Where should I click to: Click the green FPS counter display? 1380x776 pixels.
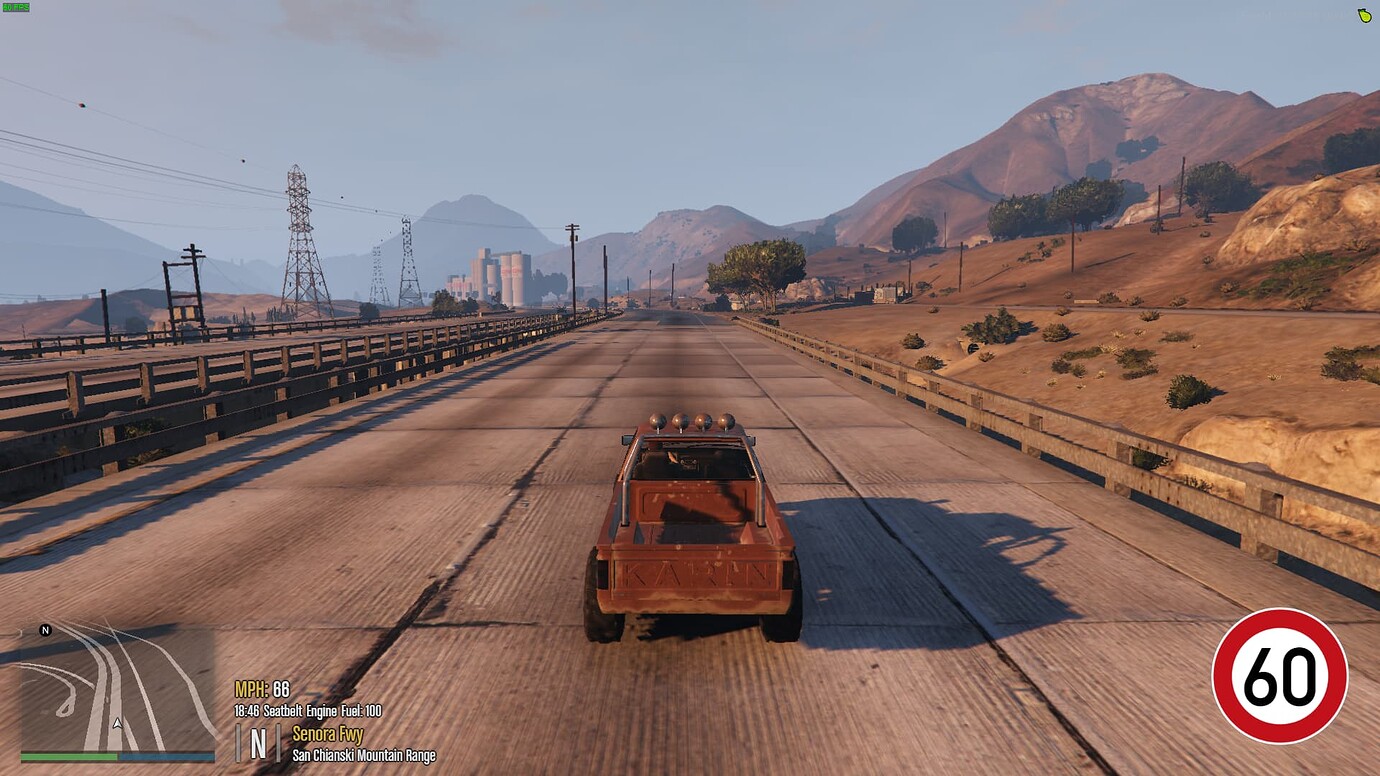pyautogui.click(x=15, y=9)
